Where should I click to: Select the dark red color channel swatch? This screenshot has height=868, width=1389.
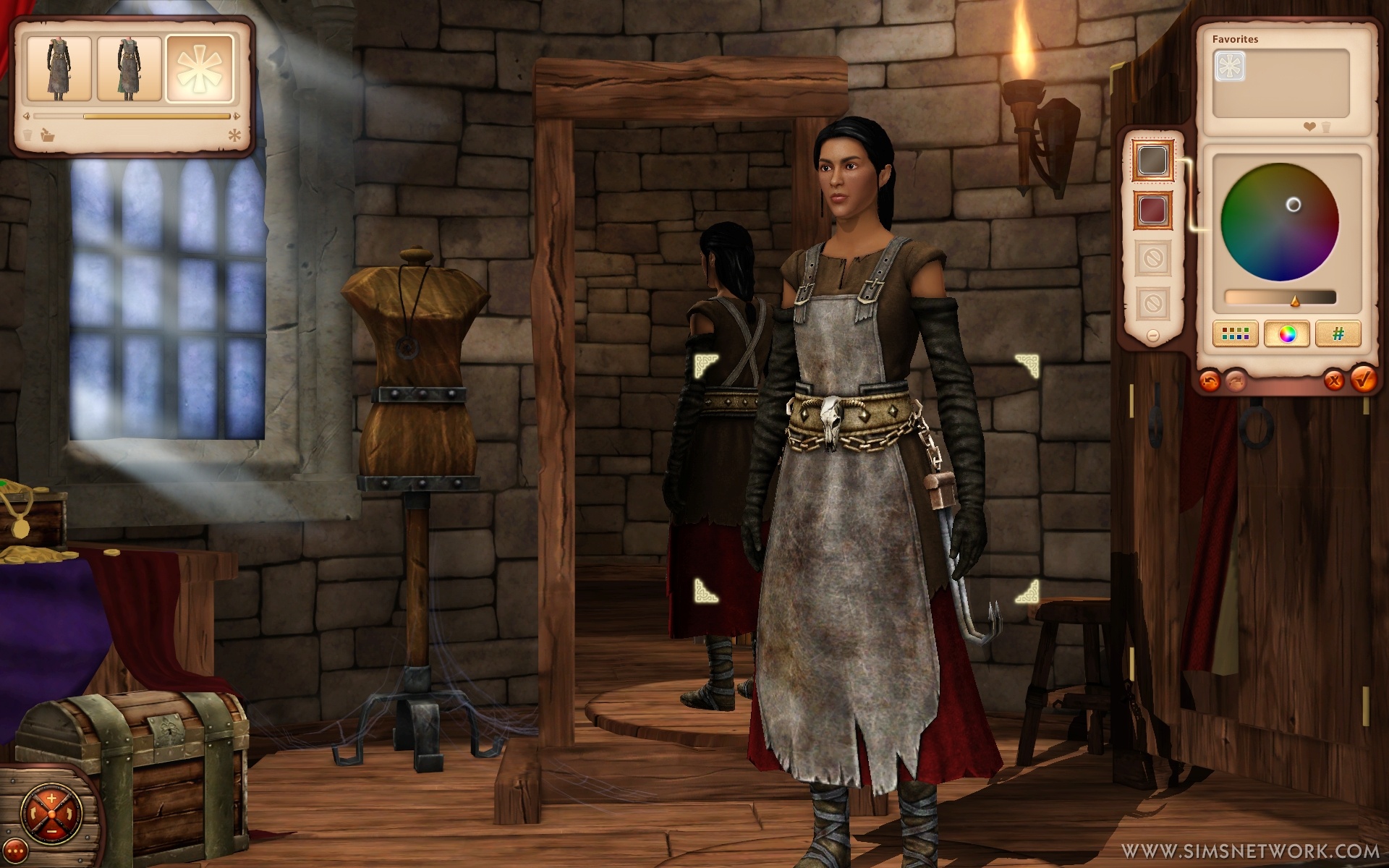(1152, 210)
